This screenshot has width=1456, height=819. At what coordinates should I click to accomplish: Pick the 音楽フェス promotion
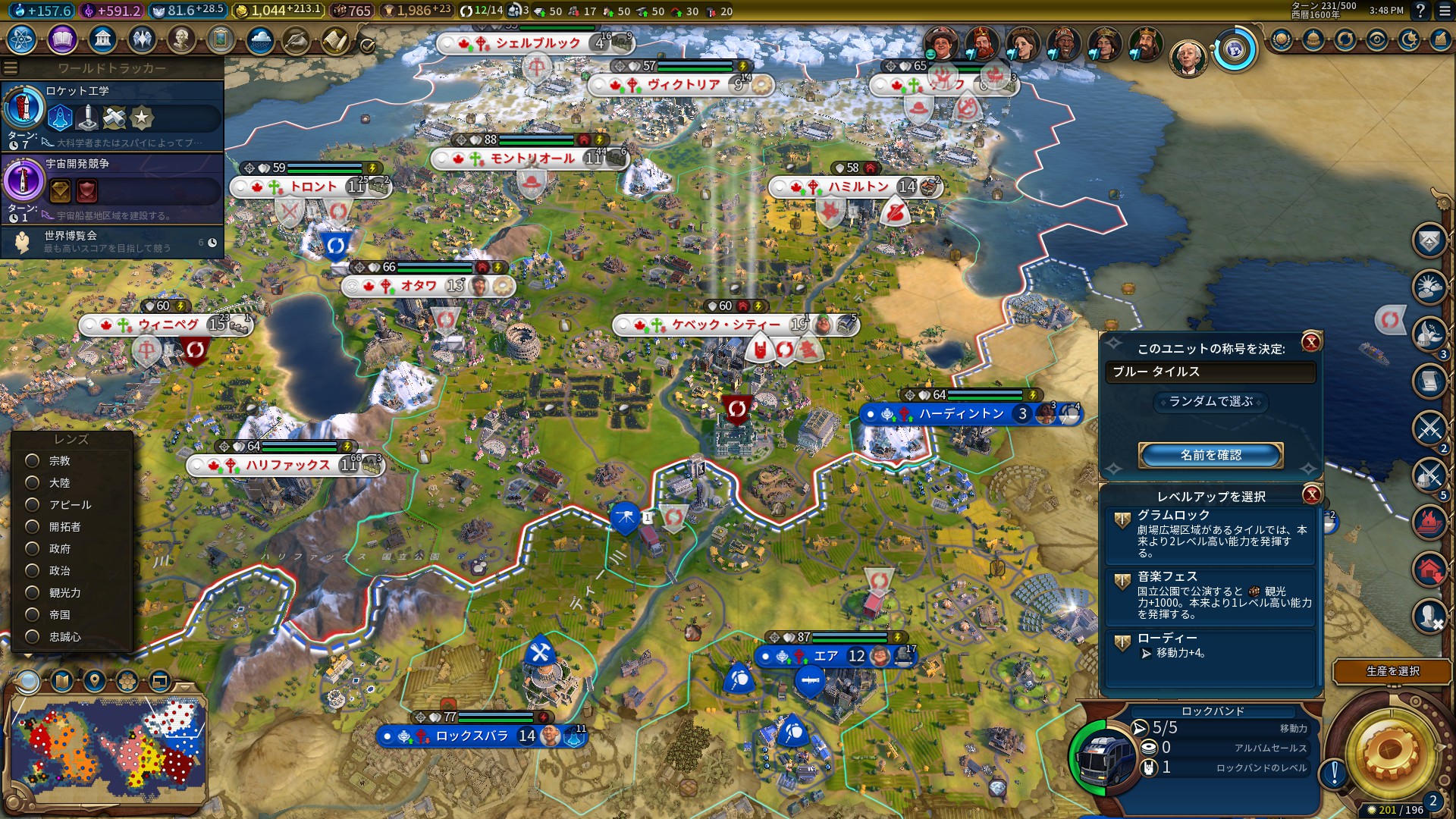[x=1210, y=595]
